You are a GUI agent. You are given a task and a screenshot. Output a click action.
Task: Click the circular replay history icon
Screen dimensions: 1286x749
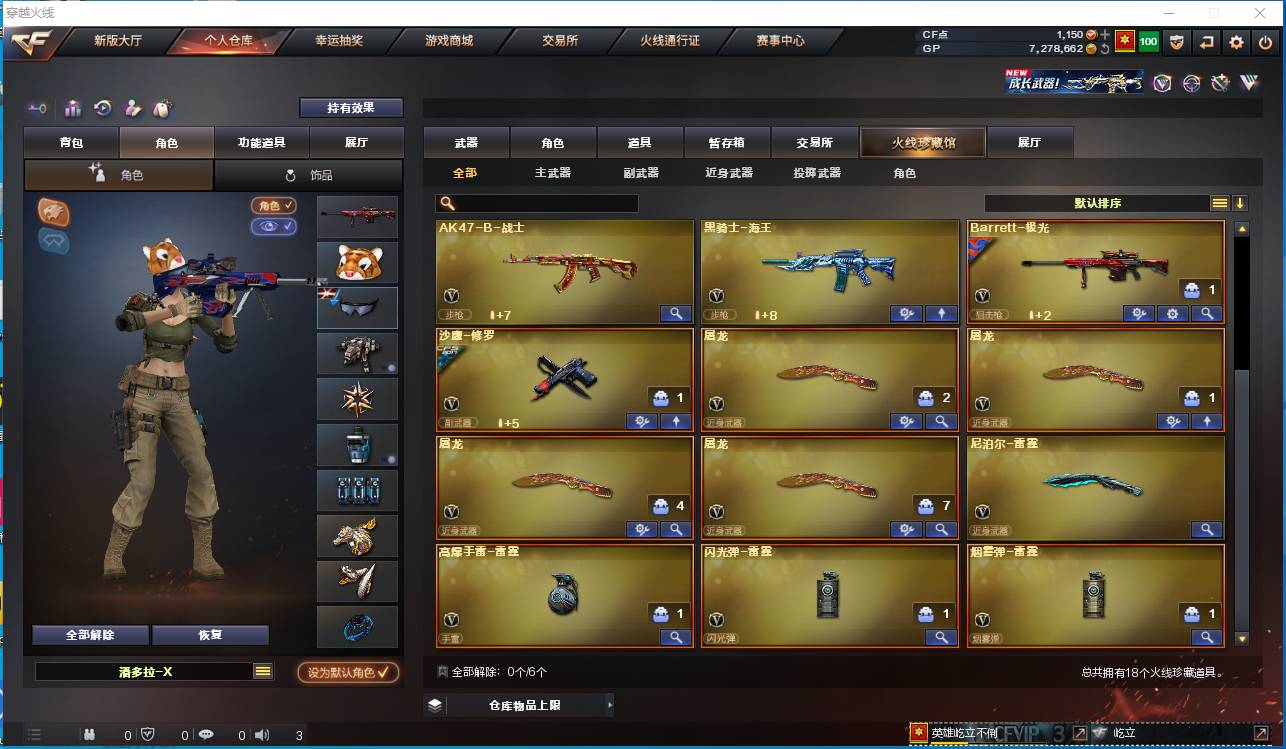(103, 108)
